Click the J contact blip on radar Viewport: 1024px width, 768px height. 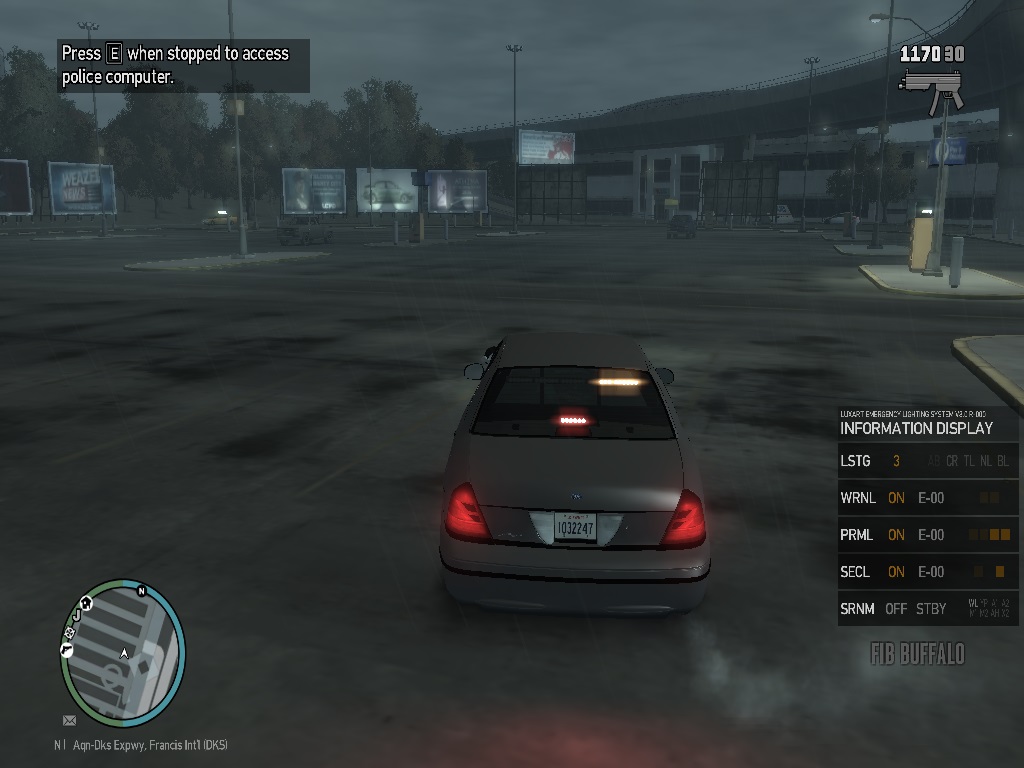click(78, 617)
